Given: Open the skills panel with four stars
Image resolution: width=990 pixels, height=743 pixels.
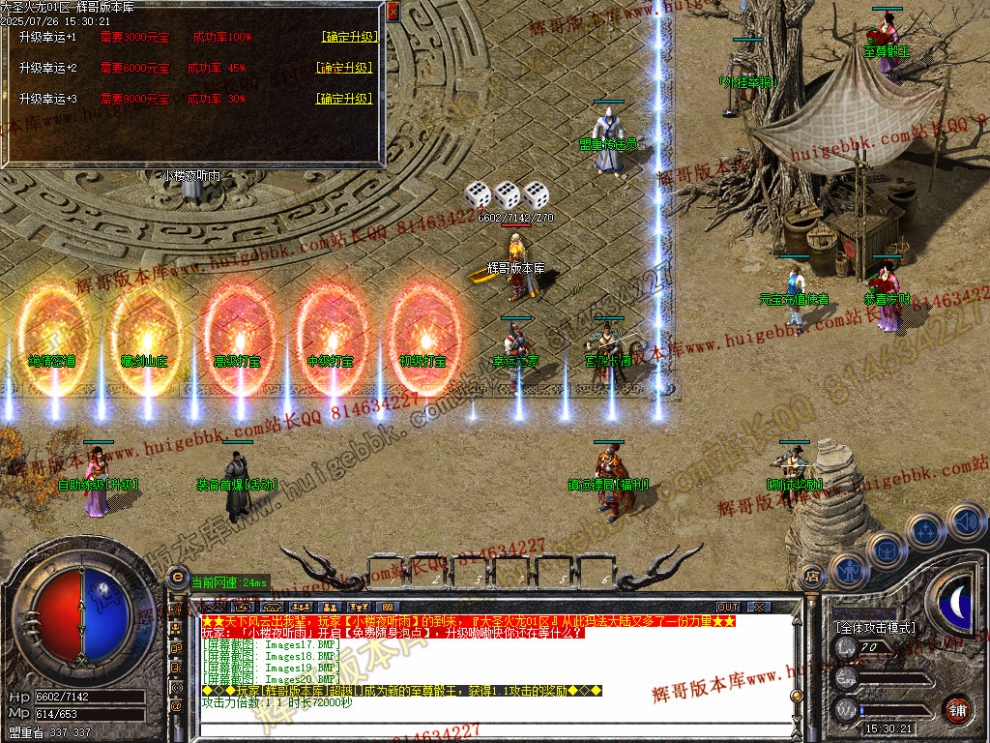Looking at the screenshot, I should tap(925, 530).
